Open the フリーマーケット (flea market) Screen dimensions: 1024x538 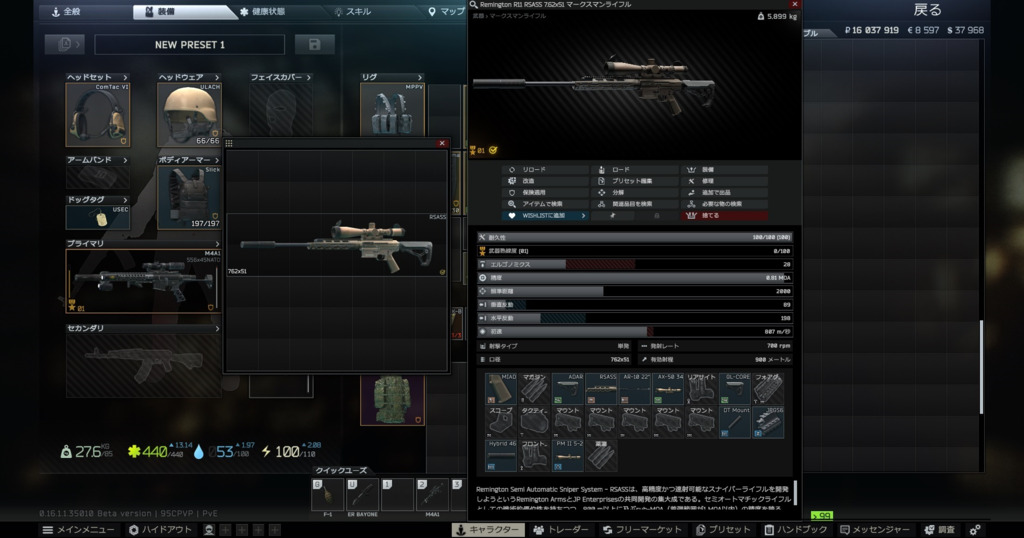(x=646, y=530)
